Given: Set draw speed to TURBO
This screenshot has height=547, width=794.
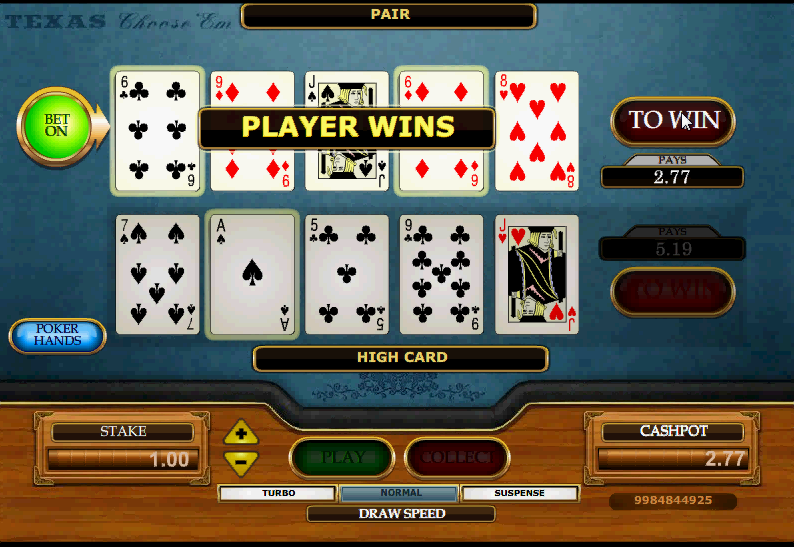Looking at the screenshot, I should click(278, 493).
